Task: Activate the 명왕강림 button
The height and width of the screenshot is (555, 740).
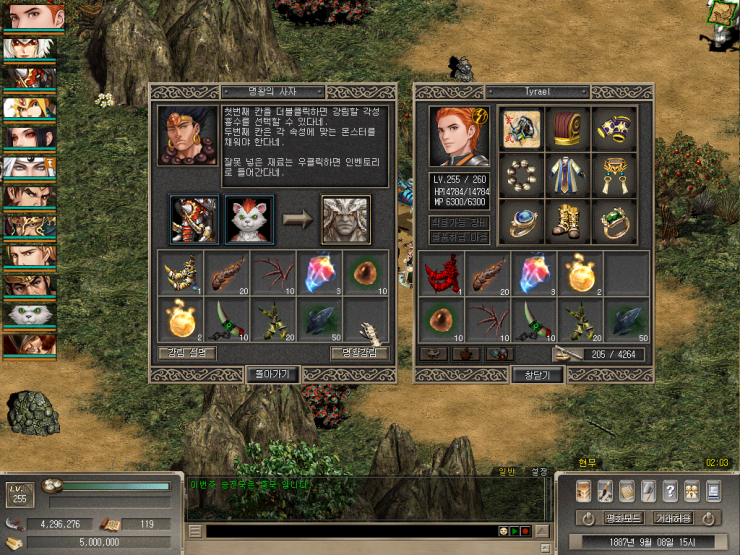Action: tap(359, 353)
